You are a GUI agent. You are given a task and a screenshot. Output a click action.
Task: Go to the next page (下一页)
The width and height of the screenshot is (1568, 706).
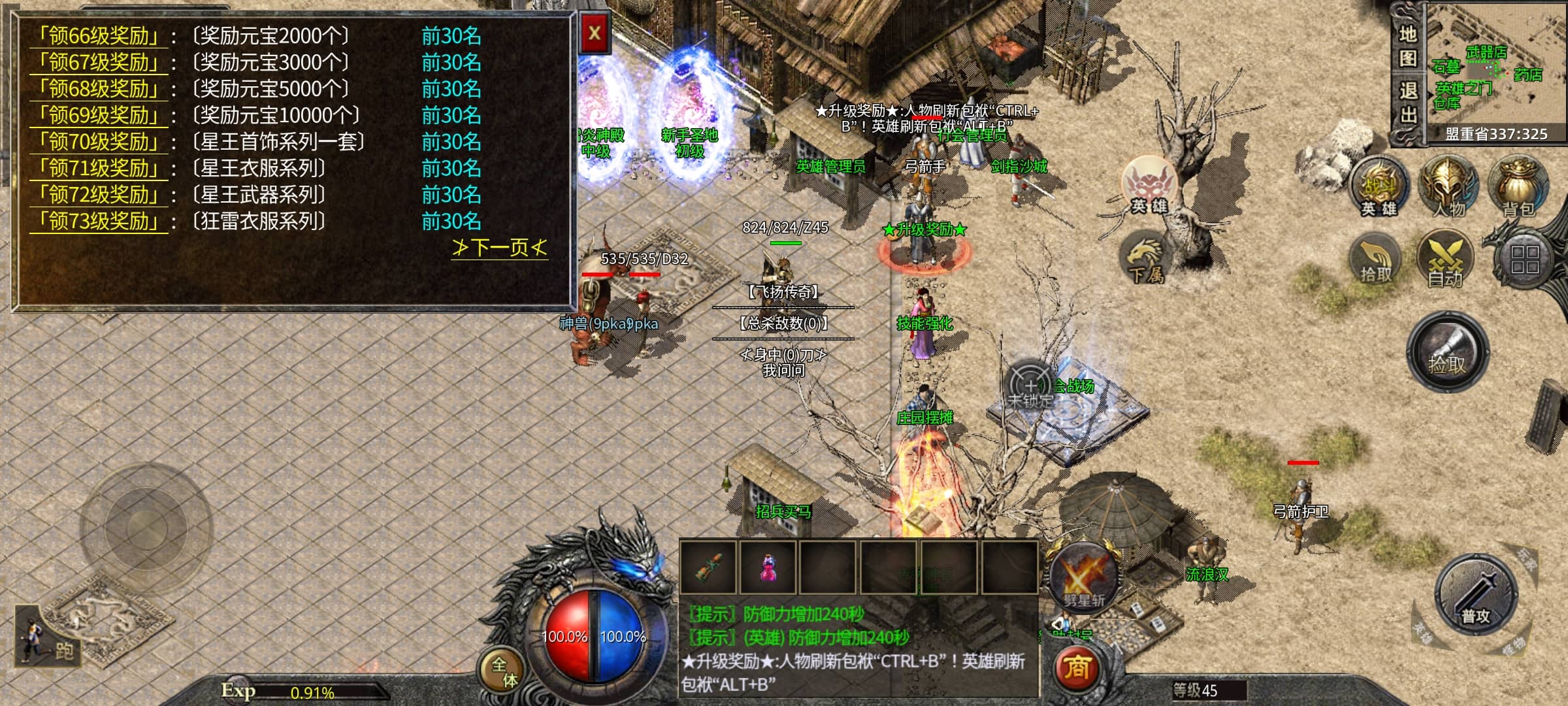[499, 247]
